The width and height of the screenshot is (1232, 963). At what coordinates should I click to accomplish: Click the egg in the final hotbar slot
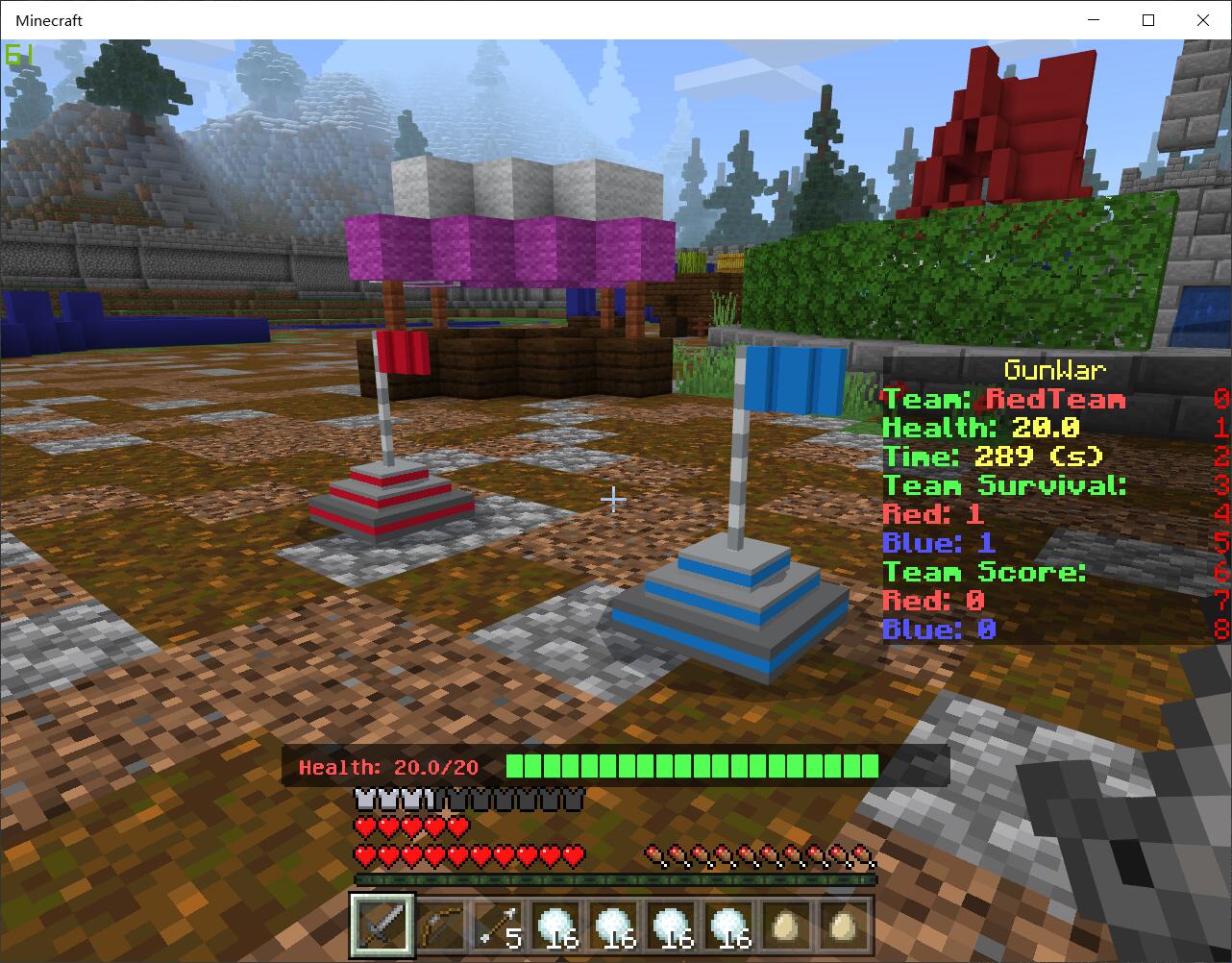tap(841, 926)
